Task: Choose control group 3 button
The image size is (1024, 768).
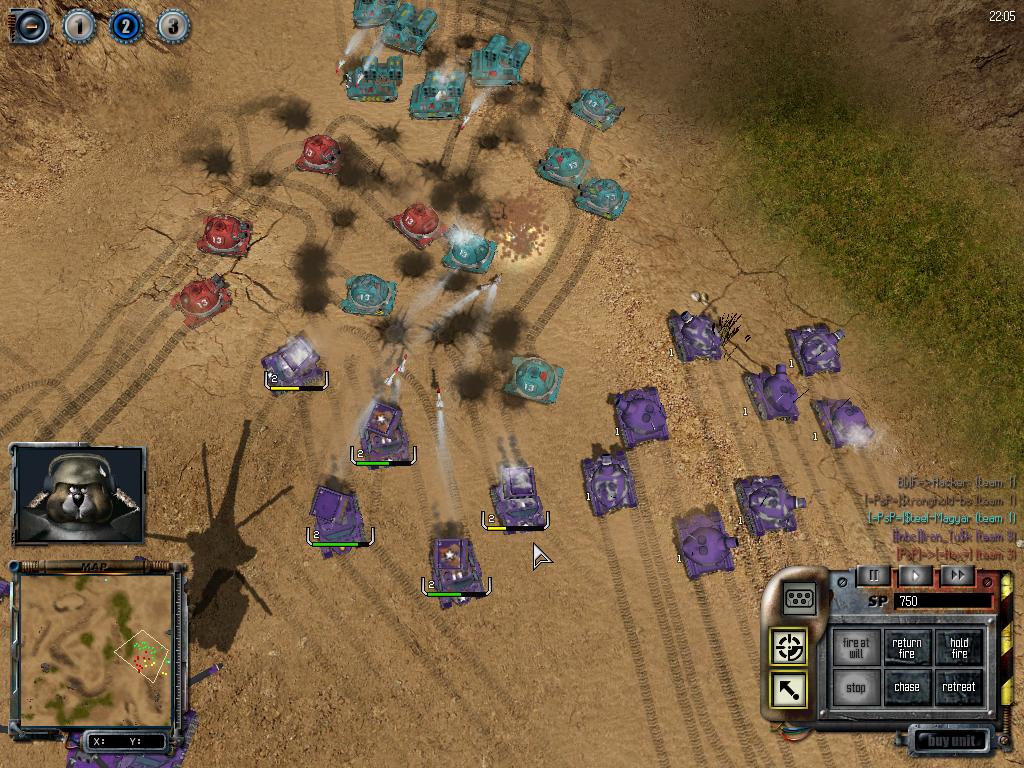Action: point(173,26)
